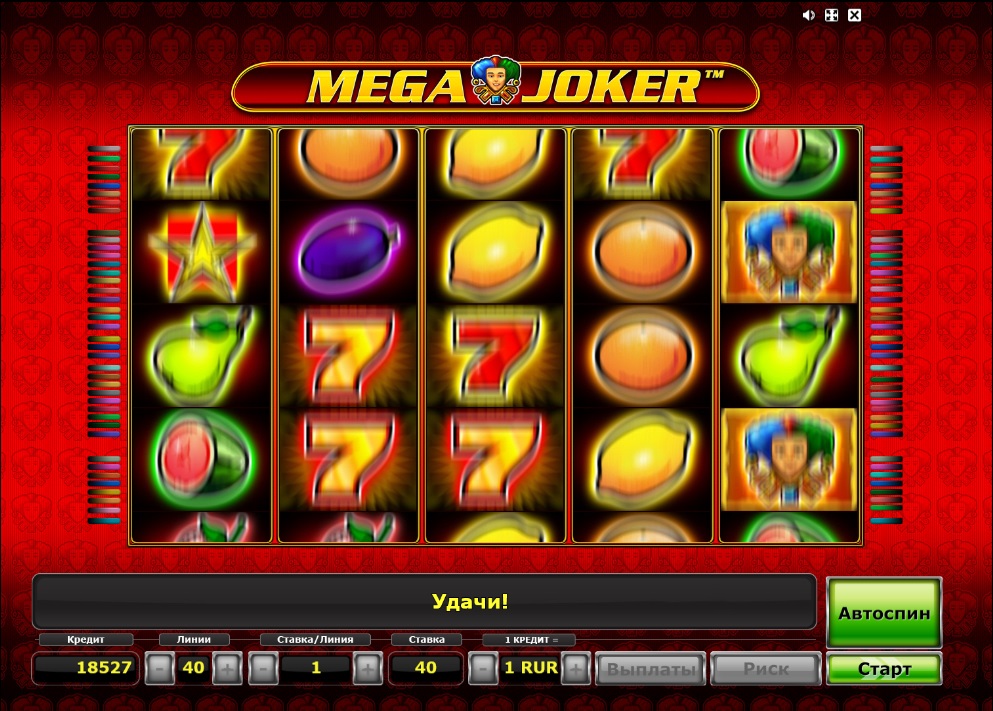The width and height of the screenshot is (993, 711).
Task: Open the Выплаты paytable
Action: point(651,668)
